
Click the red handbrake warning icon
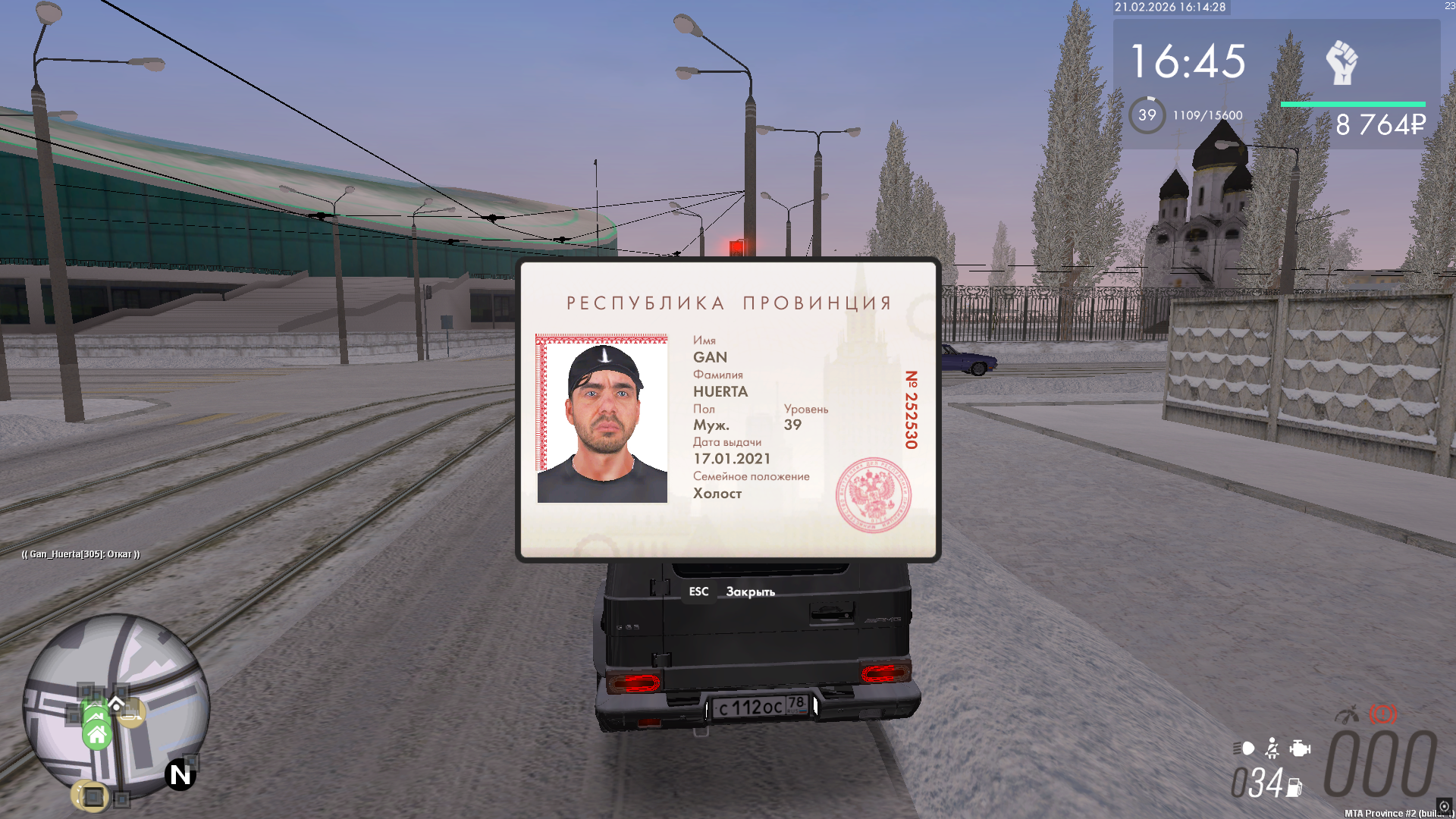[1382, 714]
